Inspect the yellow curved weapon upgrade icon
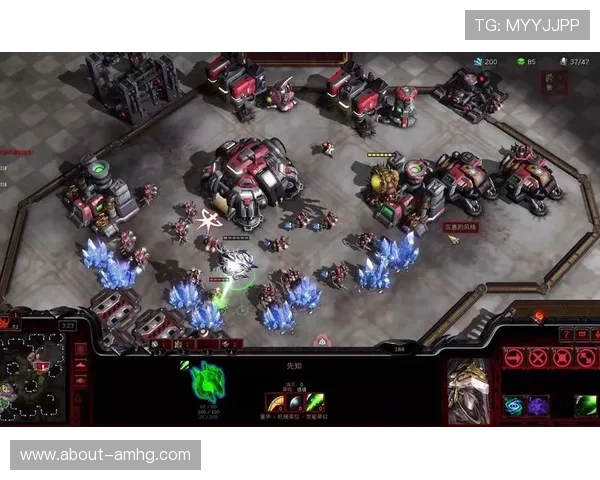600x480 pixels. pos(272,402)
